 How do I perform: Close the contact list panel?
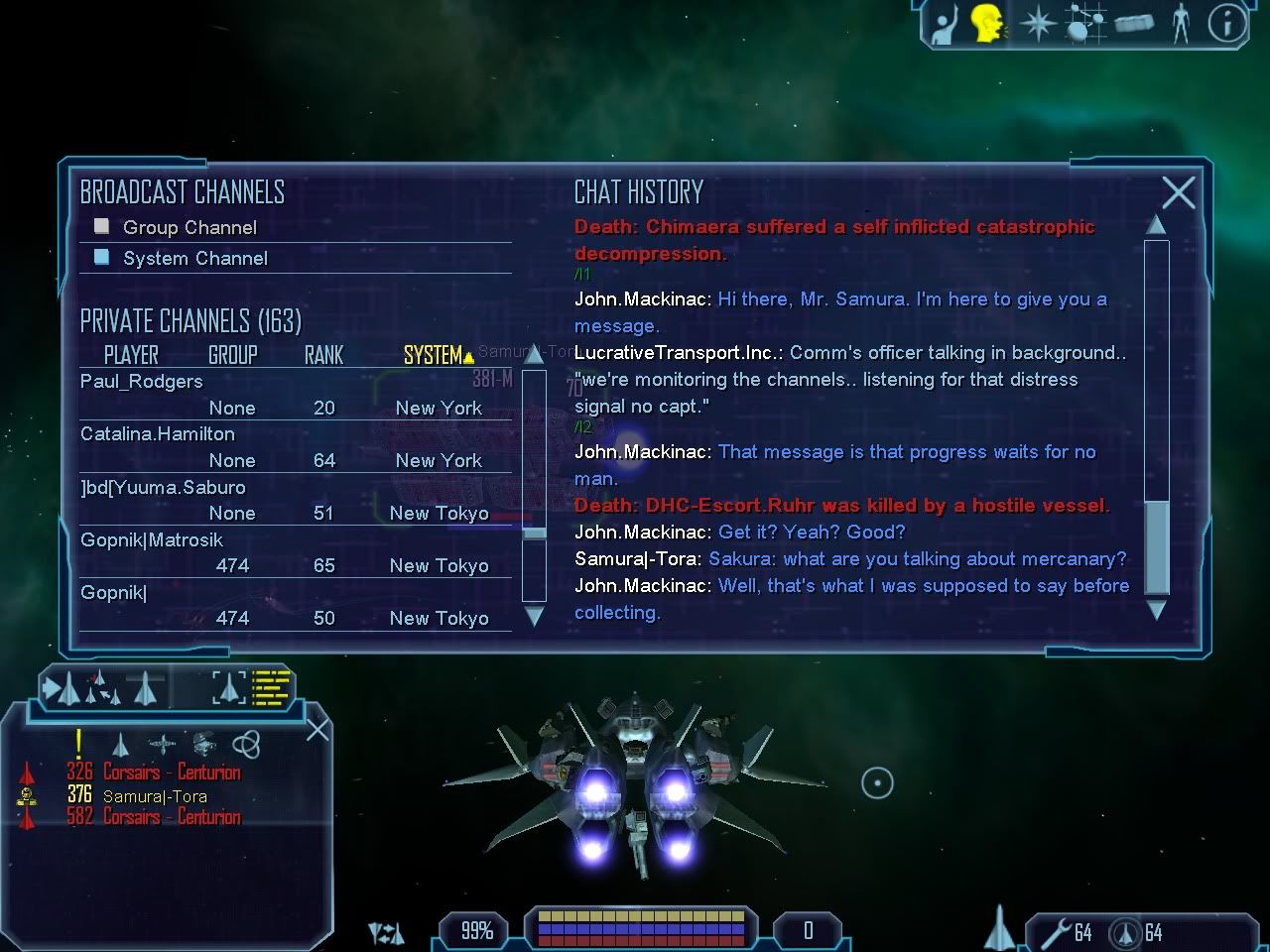(317, 731)
